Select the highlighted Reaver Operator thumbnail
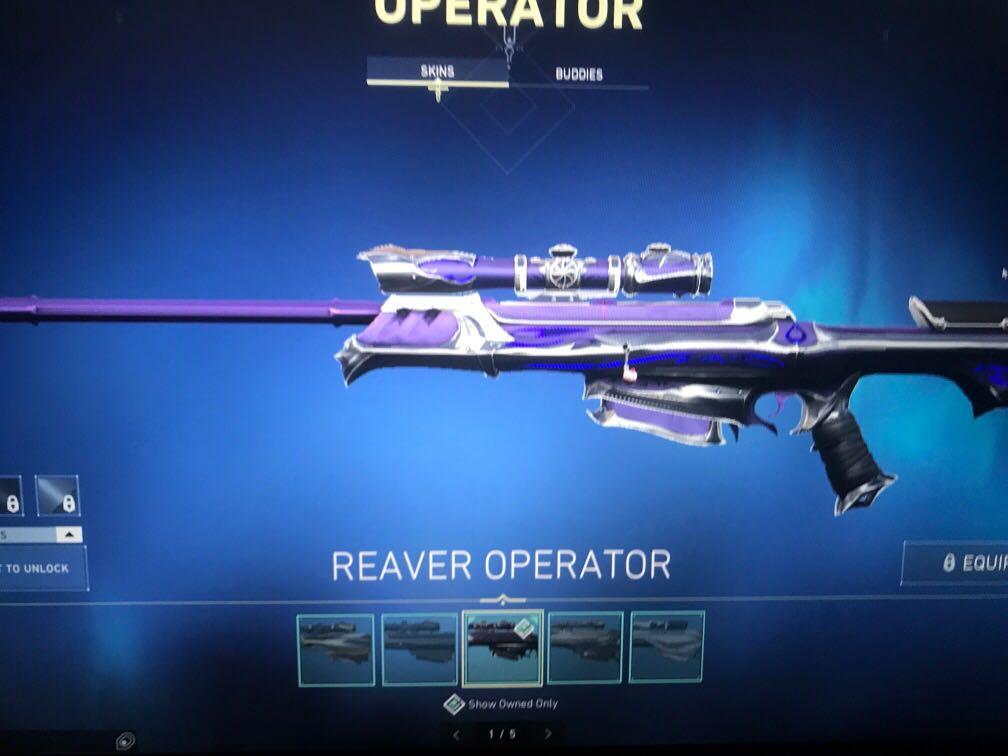Image resolution: width=1008 pixels, height=756 pixels. (503, 647)
